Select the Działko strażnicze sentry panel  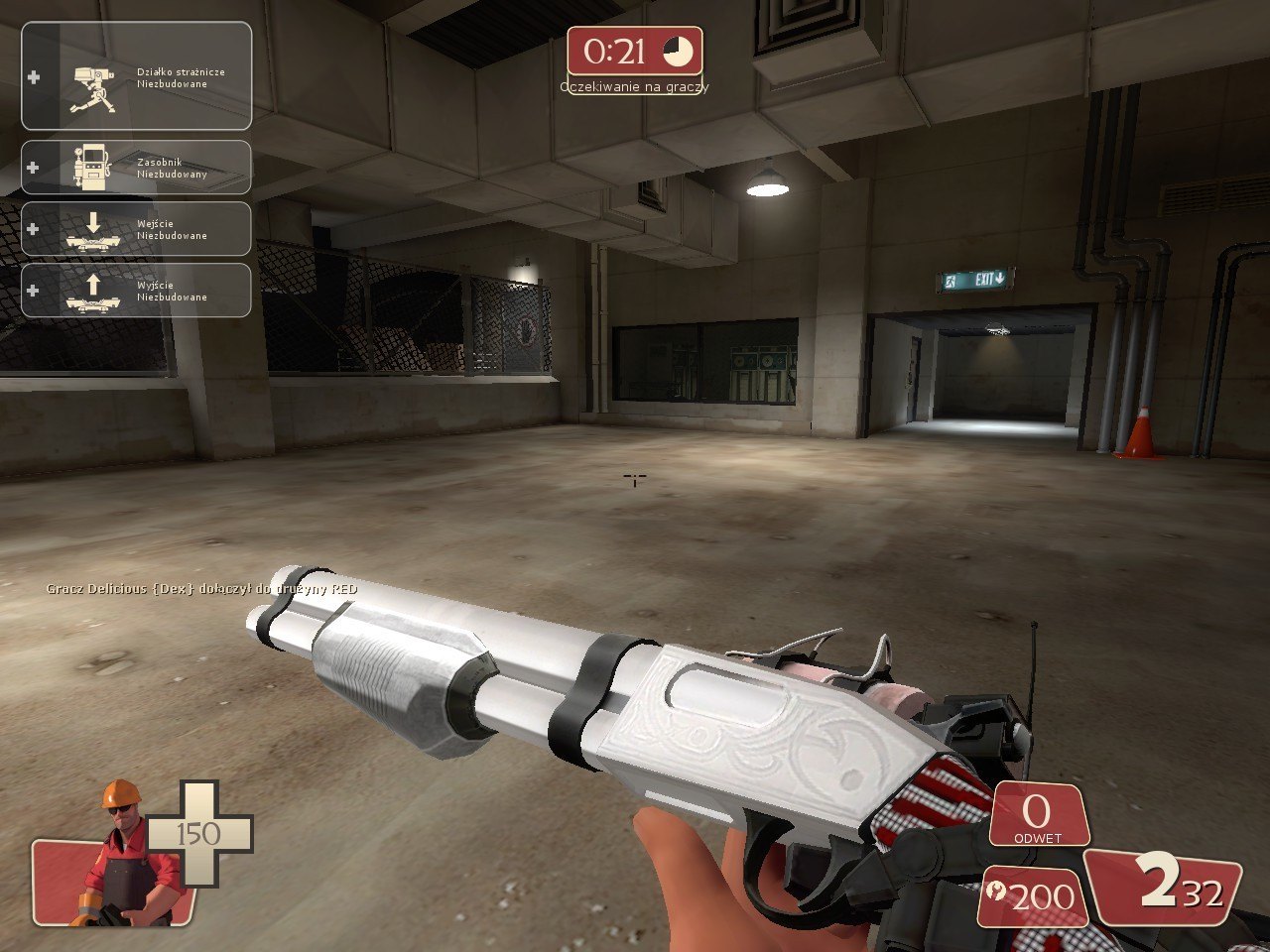[137, 76]
